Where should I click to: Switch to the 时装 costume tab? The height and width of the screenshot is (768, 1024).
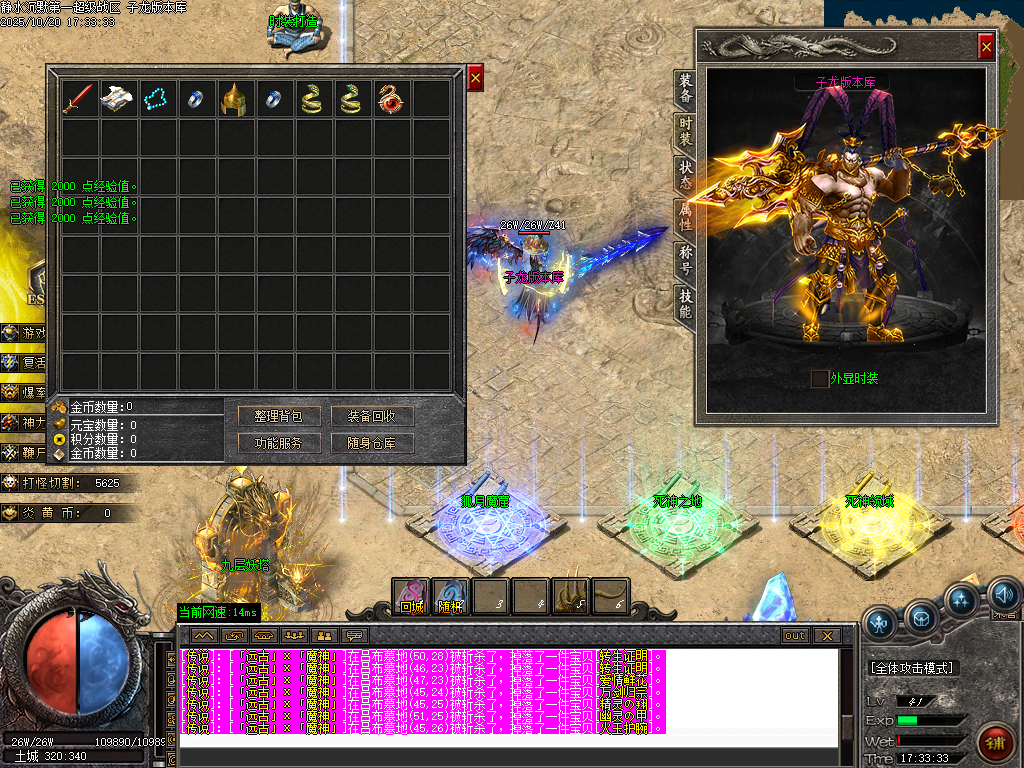tap(685, 131)
